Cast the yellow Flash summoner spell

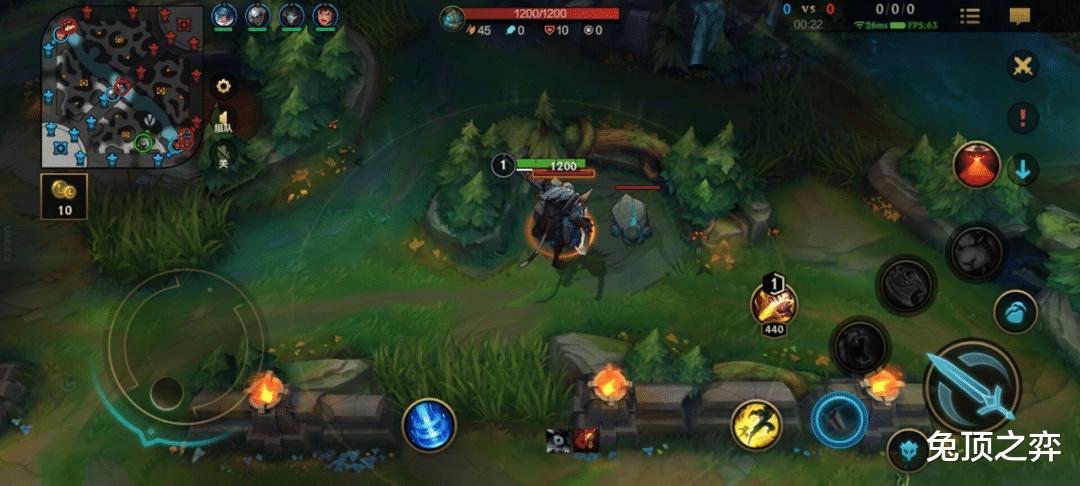(x=755, y=424)
